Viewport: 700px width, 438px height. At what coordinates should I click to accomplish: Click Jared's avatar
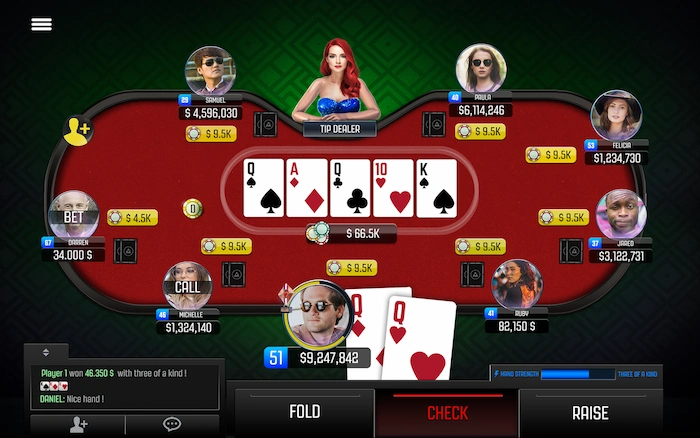pyautogui.click(x=621, y=214)
